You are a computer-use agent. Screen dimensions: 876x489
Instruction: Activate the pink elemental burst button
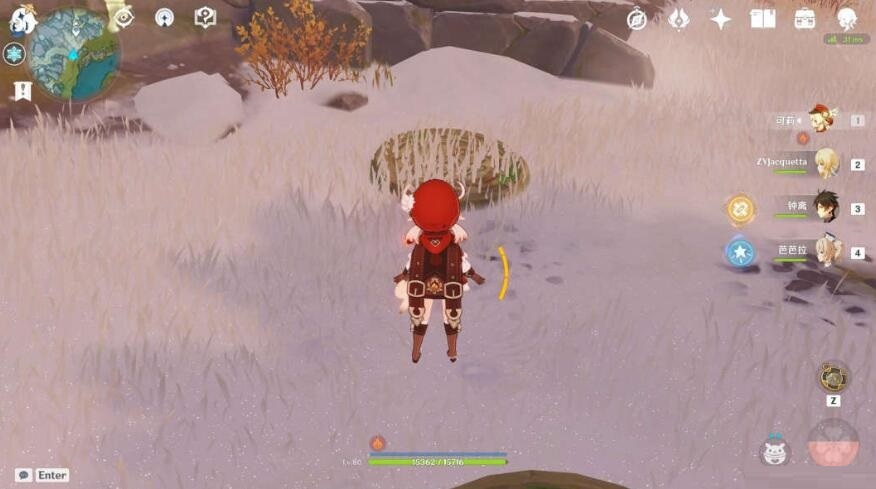click(833, 444)
